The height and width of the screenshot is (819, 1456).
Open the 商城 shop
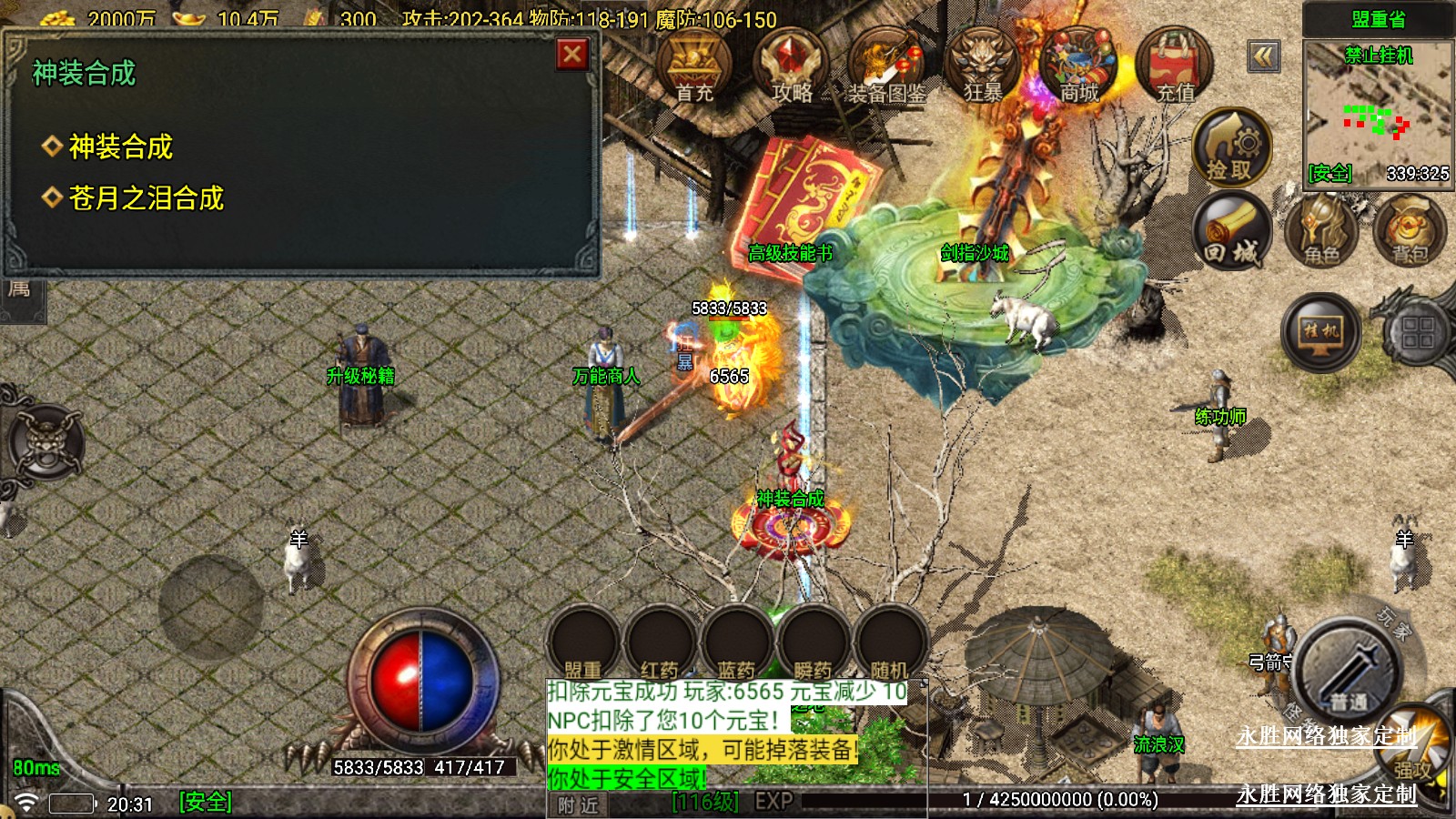point(1079,66)
